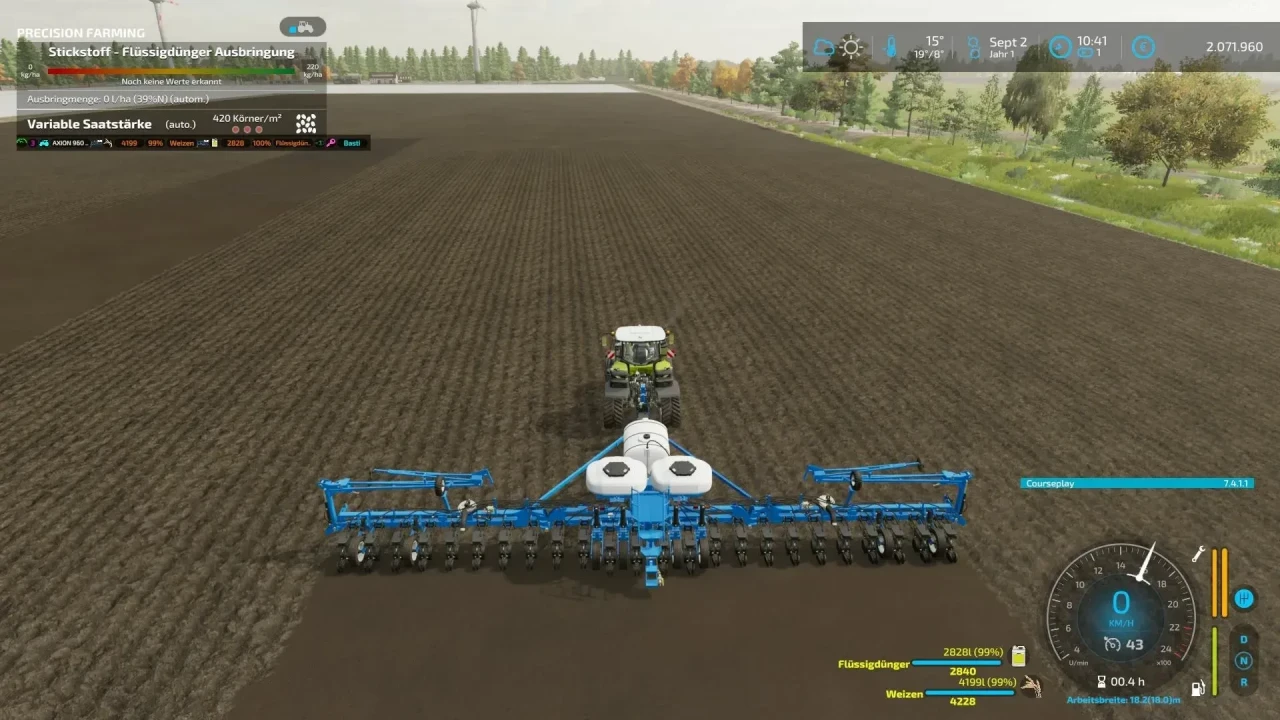Switch to the N neutral gear indicator
The image size is (1280, 720).
tap(1242, 660)
